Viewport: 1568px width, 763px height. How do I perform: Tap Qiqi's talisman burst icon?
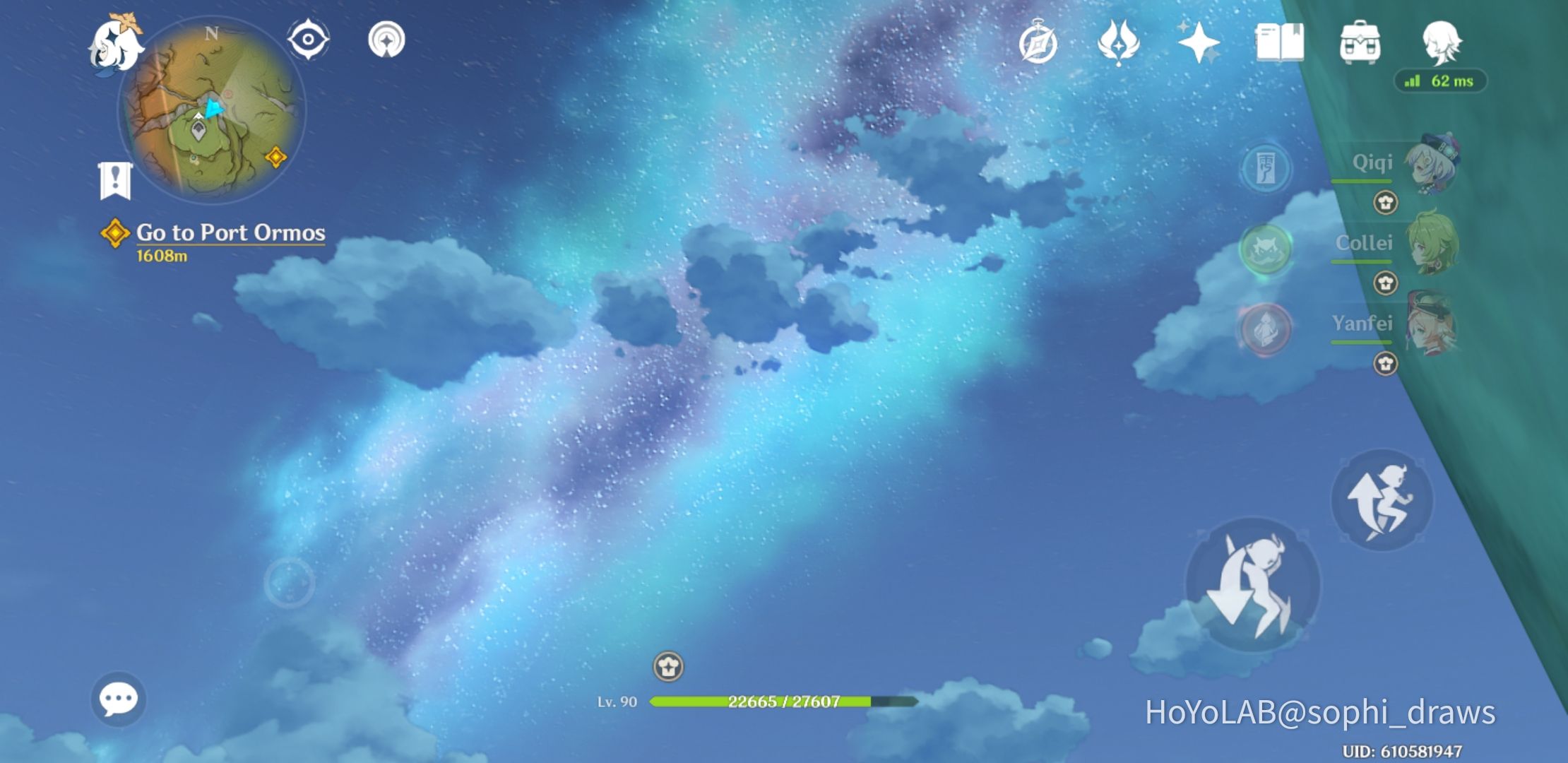[x=1264, y=167]
